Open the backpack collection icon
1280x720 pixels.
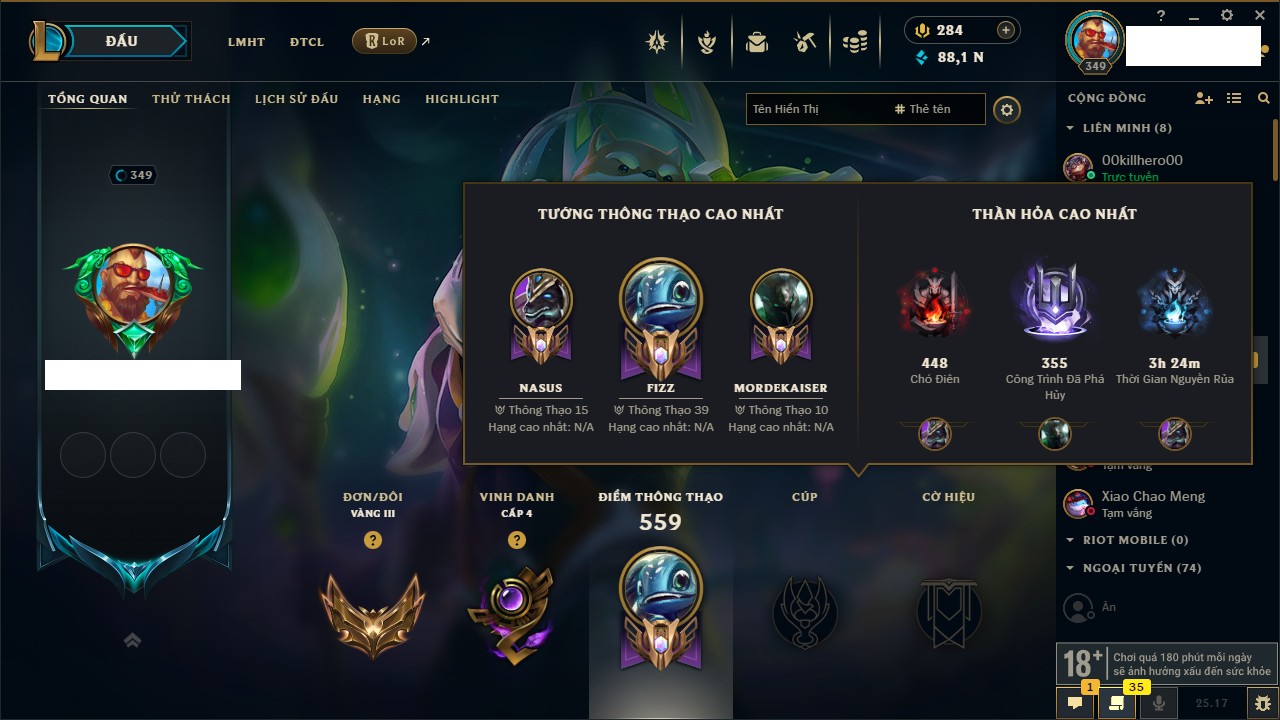(756, 42)
